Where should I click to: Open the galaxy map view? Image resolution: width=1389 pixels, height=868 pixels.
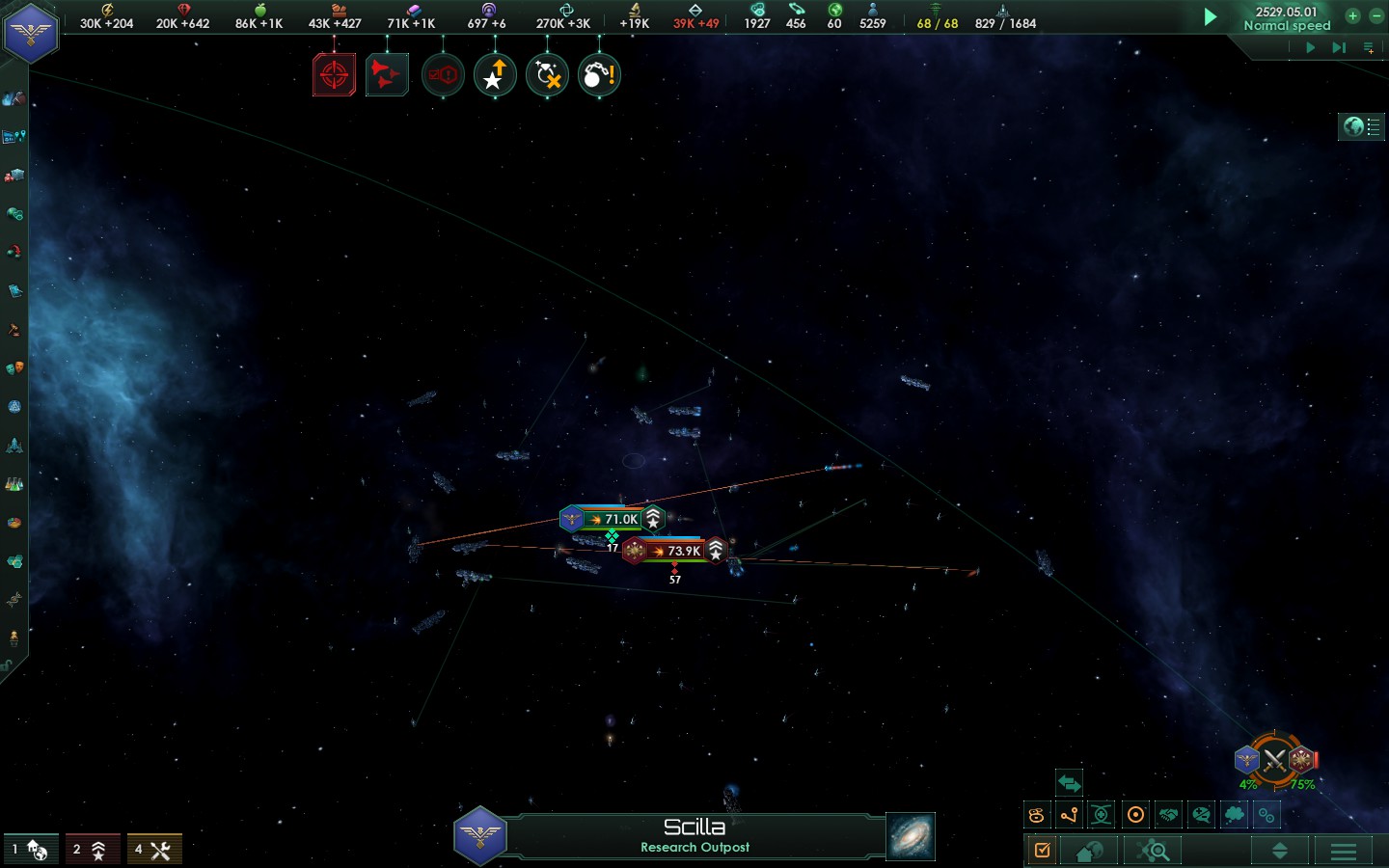(x=910, y=836)
